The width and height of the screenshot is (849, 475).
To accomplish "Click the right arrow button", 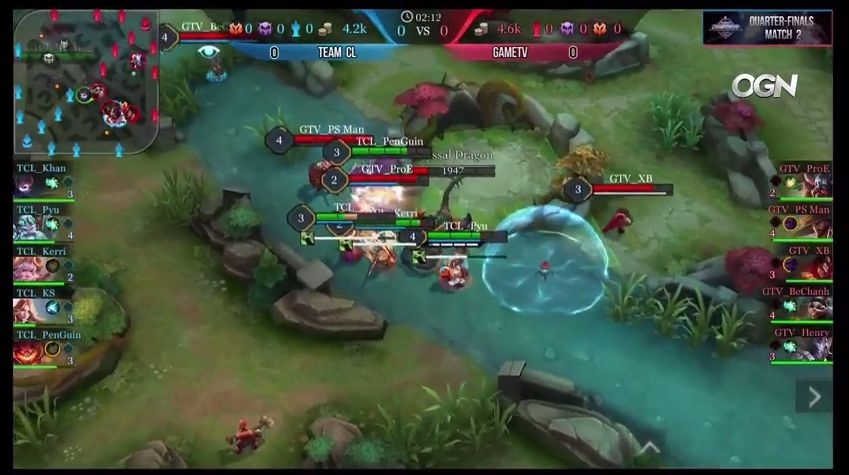I will (814, 396).
